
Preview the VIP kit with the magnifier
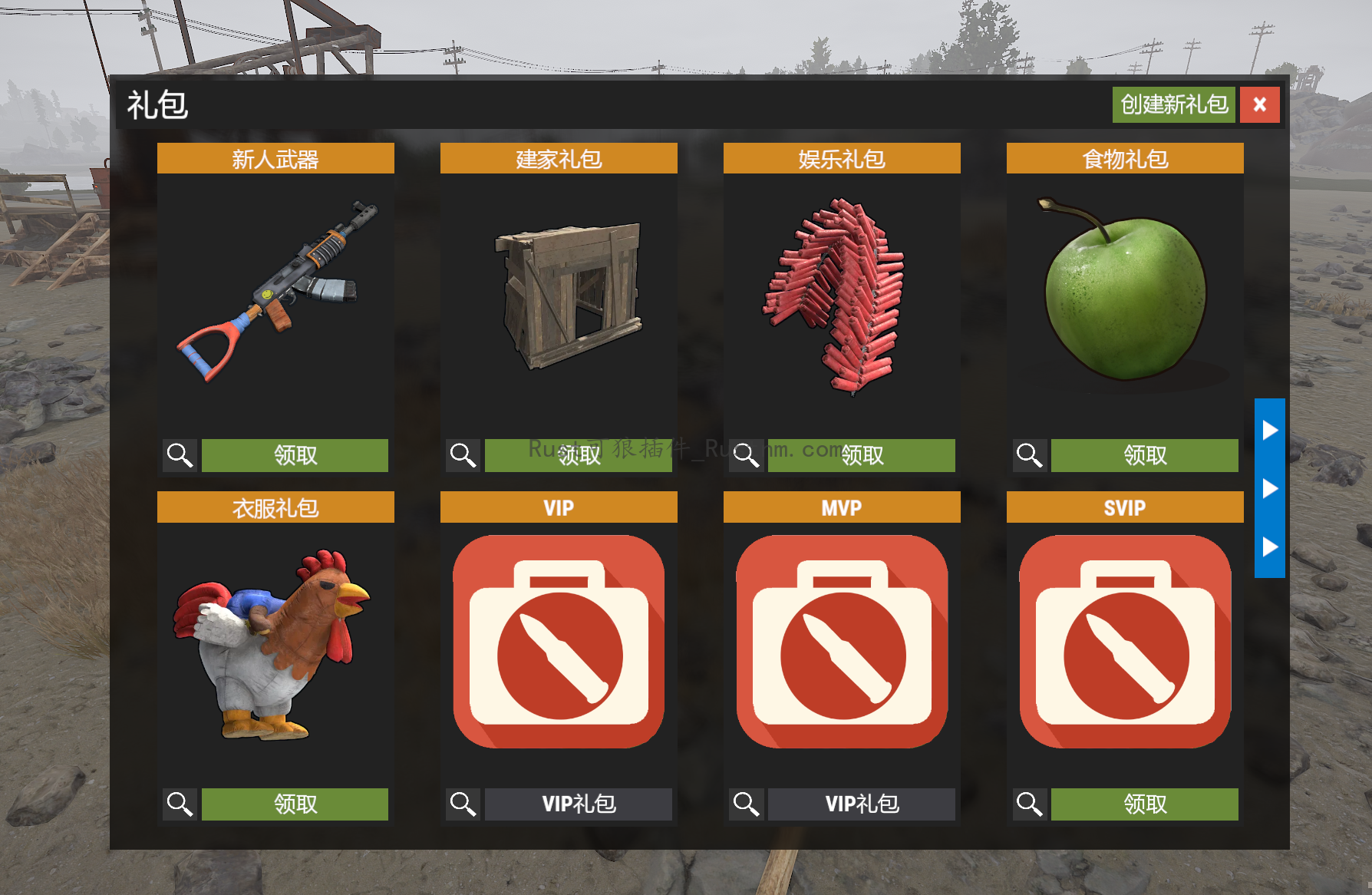pyautogui.click(x=462, y=804)
